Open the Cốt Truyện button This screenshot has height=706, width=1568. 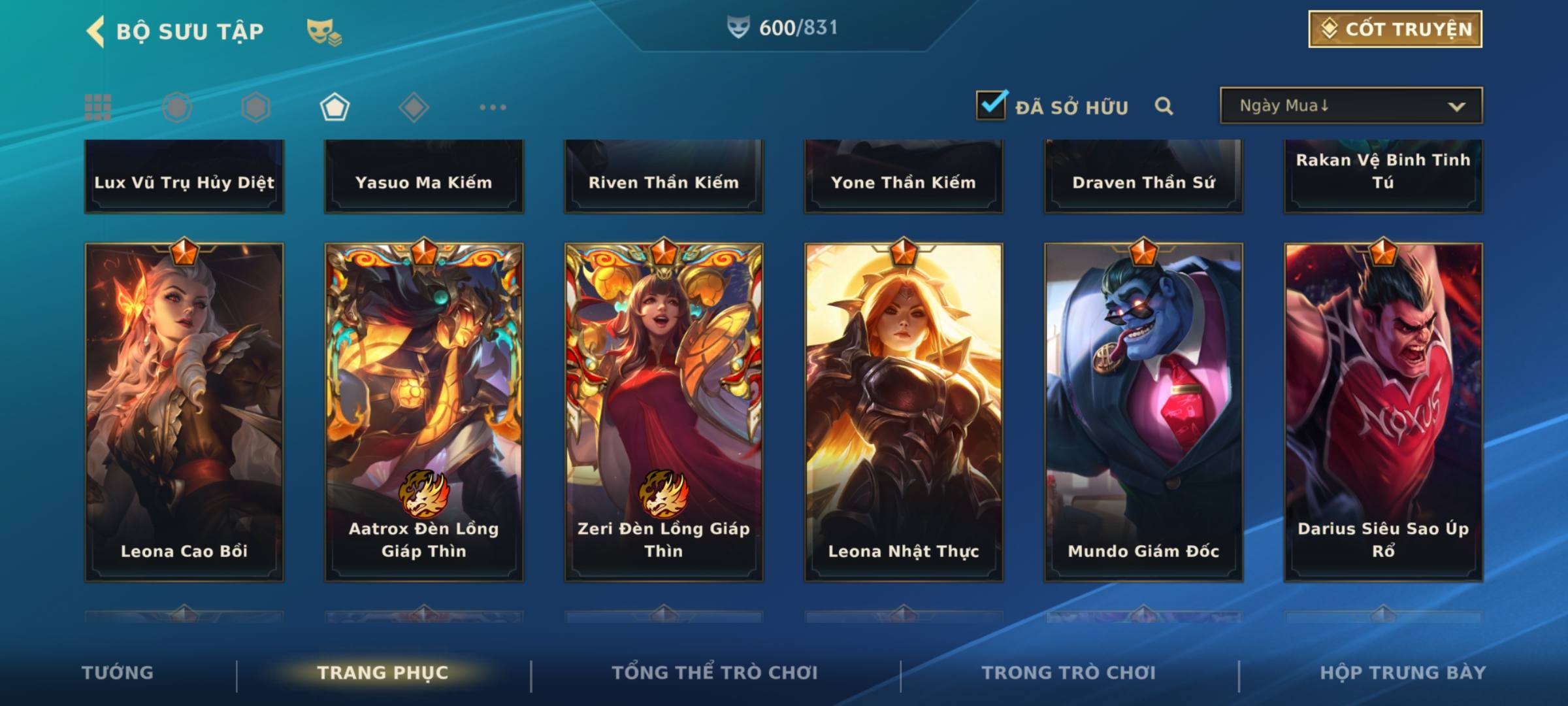pos(1395,29)
